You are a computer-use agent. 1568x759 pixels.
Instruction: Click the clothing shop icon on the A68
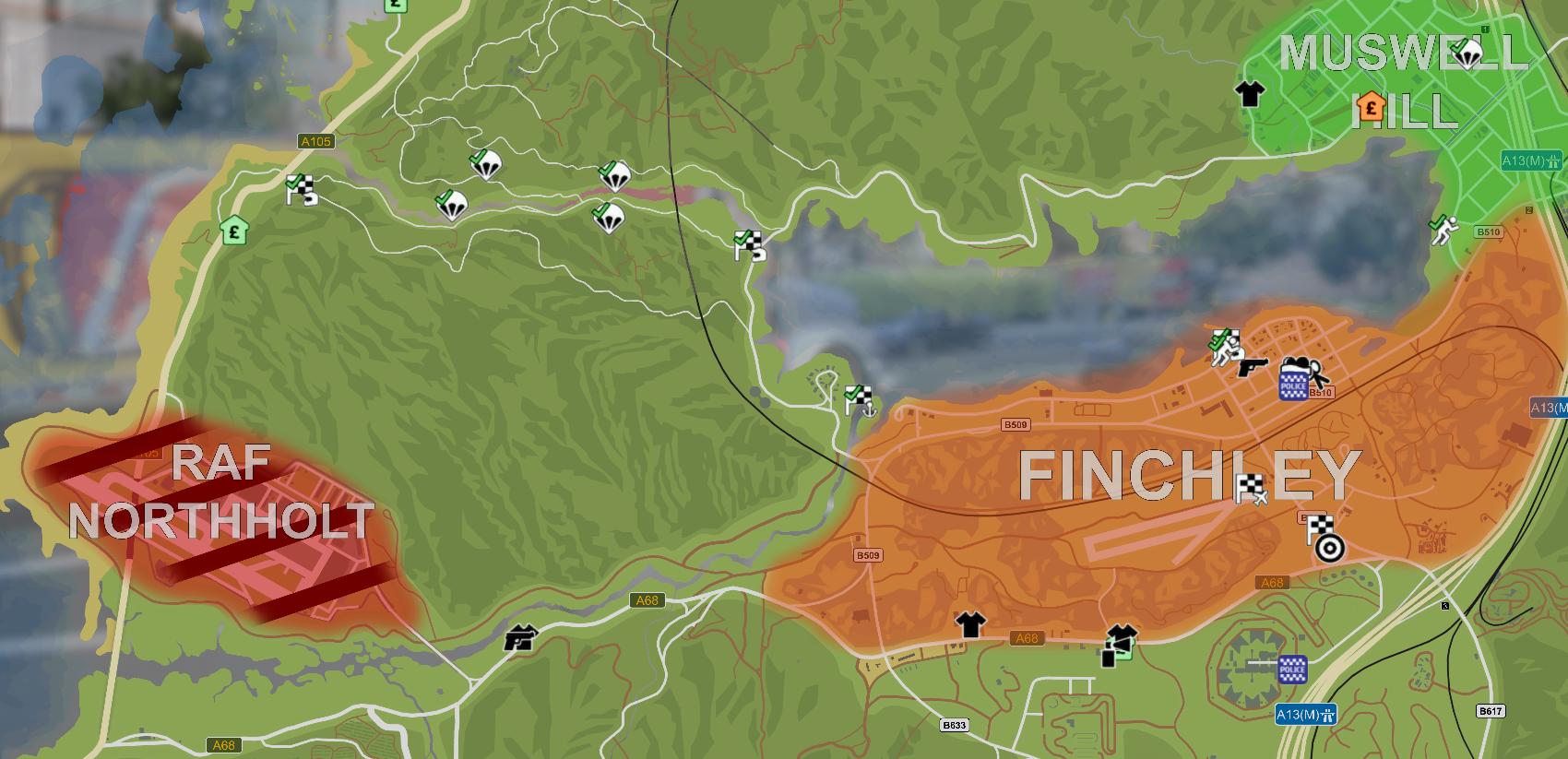970,623
